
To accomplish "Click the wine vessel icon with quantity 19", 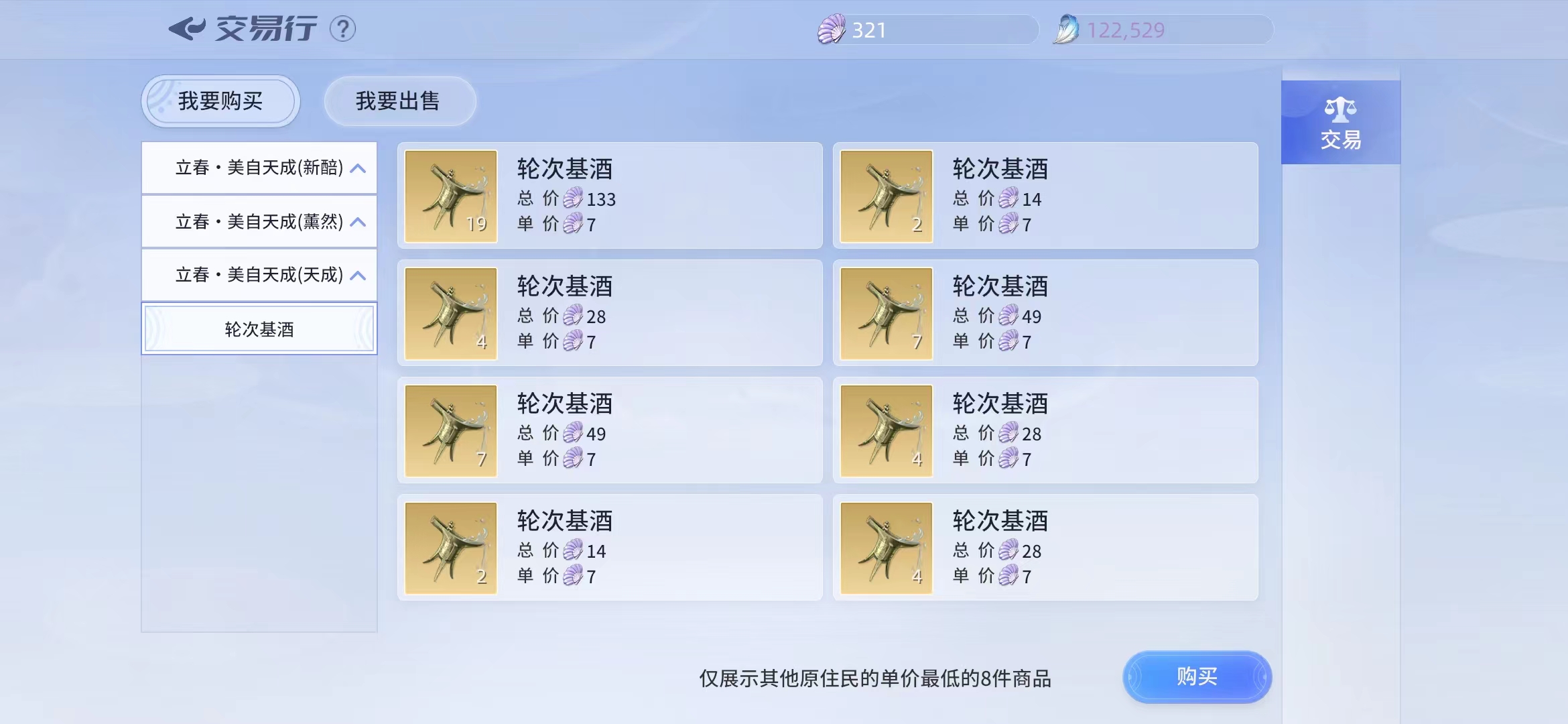I will [450, 196].
